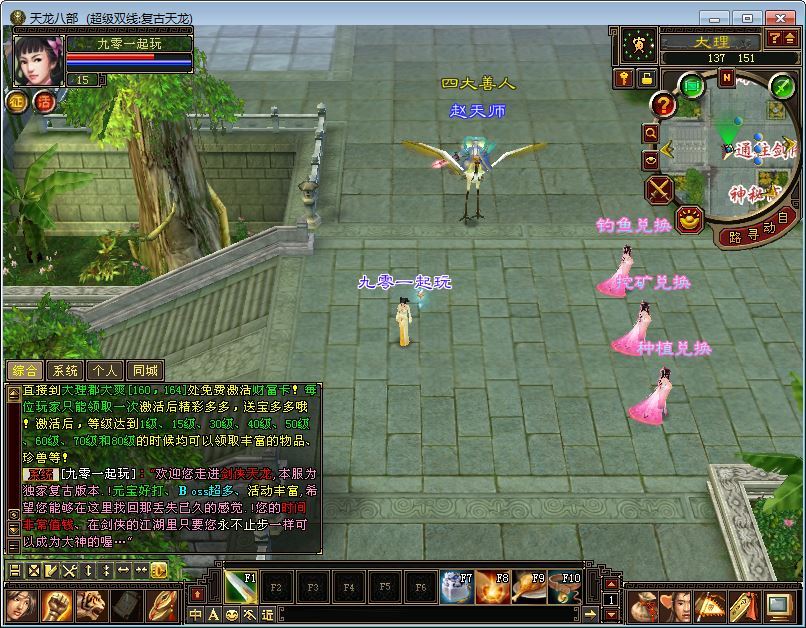Open the monitor system menu icon
806x628 pixels.
click(x=779, y=605)
